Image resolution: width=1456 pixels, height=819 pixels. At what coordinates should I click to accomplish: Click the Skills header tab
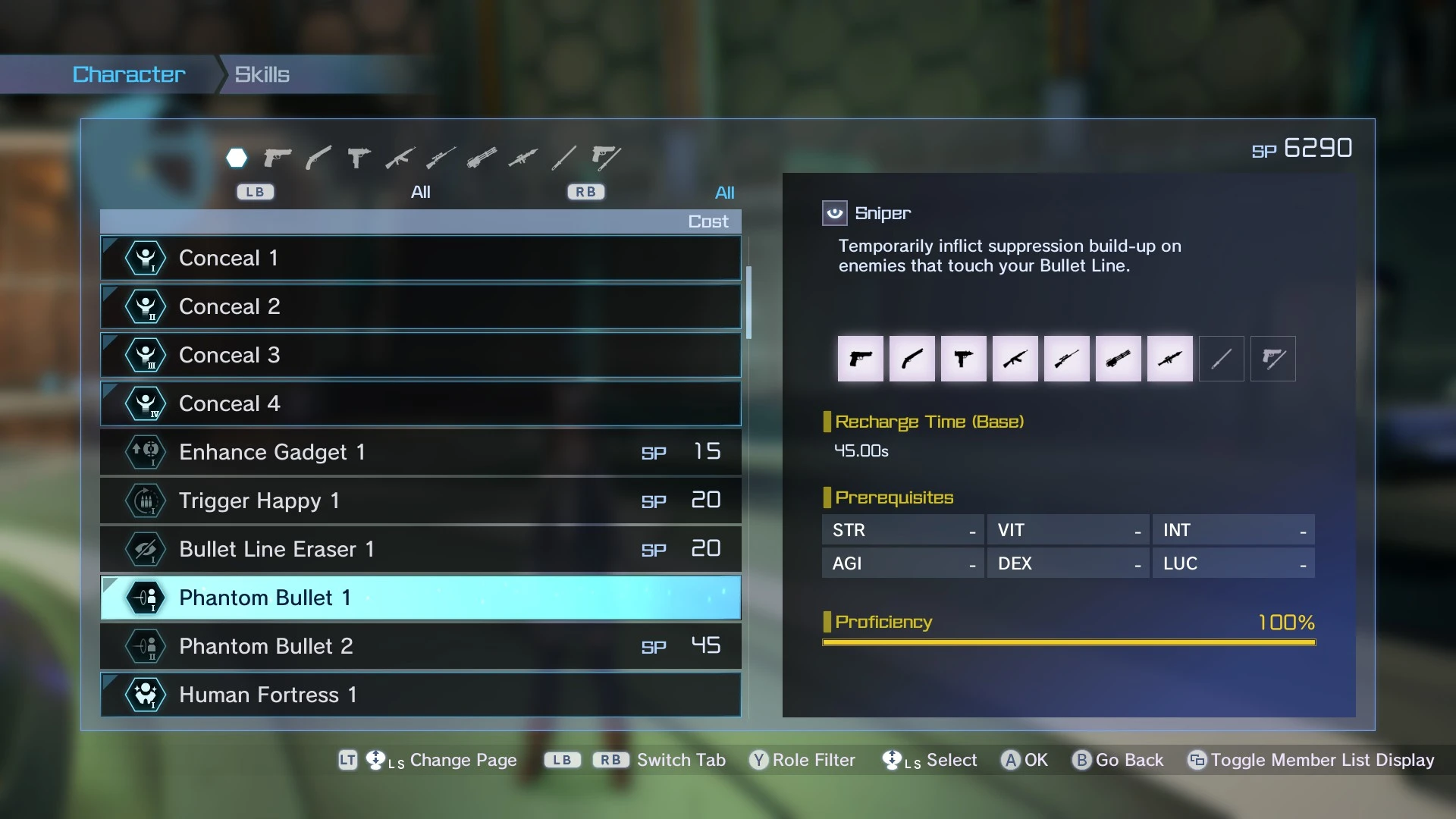(262, 74)
